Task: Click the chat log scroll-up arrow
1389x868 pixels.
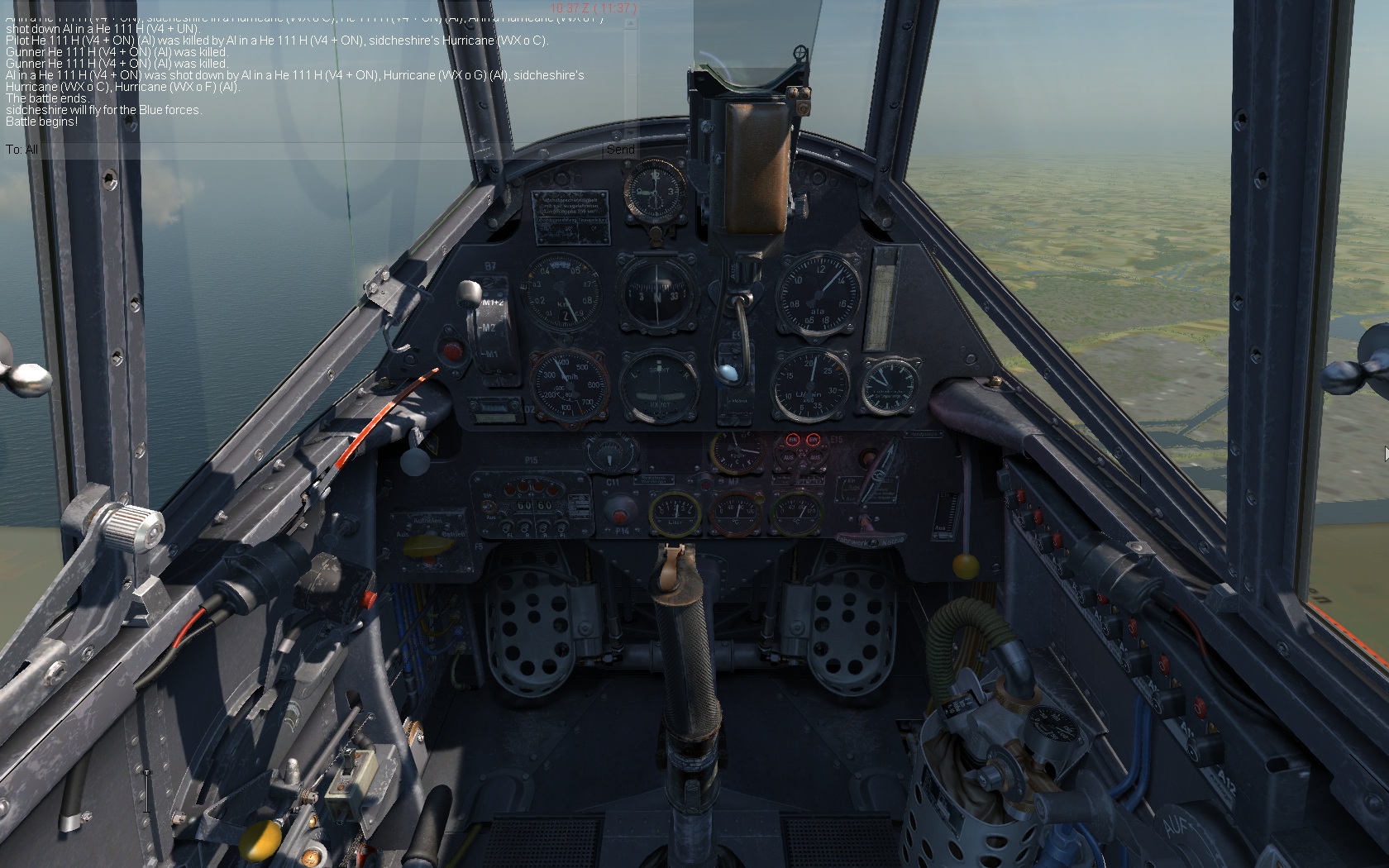Action: 630,24
